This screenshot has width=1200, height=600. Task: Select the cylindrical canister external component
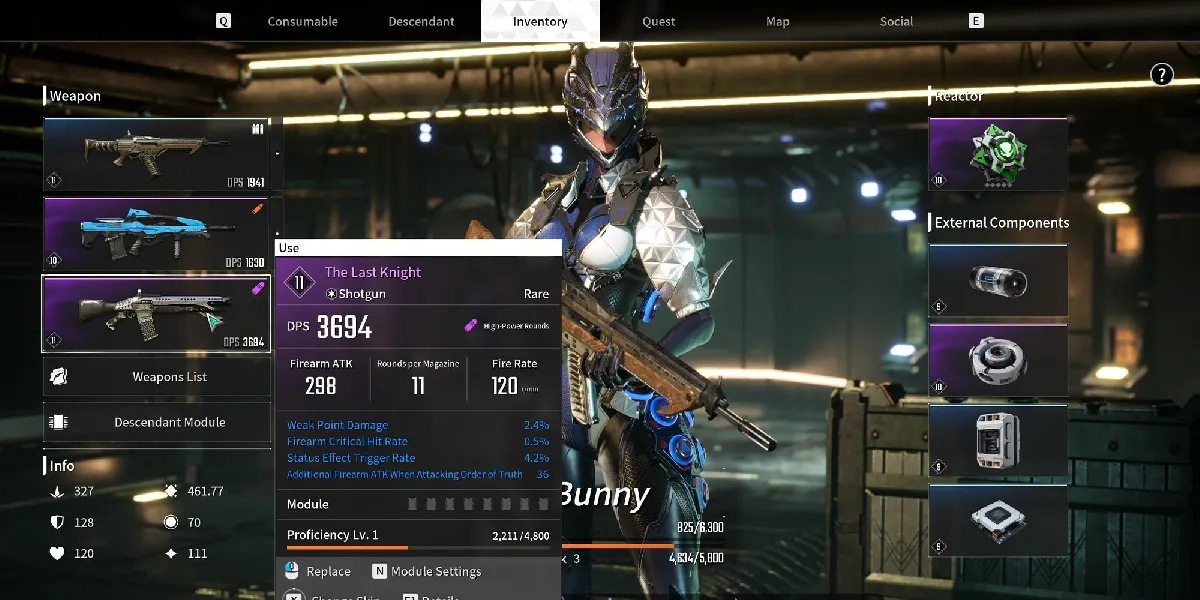pos(998,281)
